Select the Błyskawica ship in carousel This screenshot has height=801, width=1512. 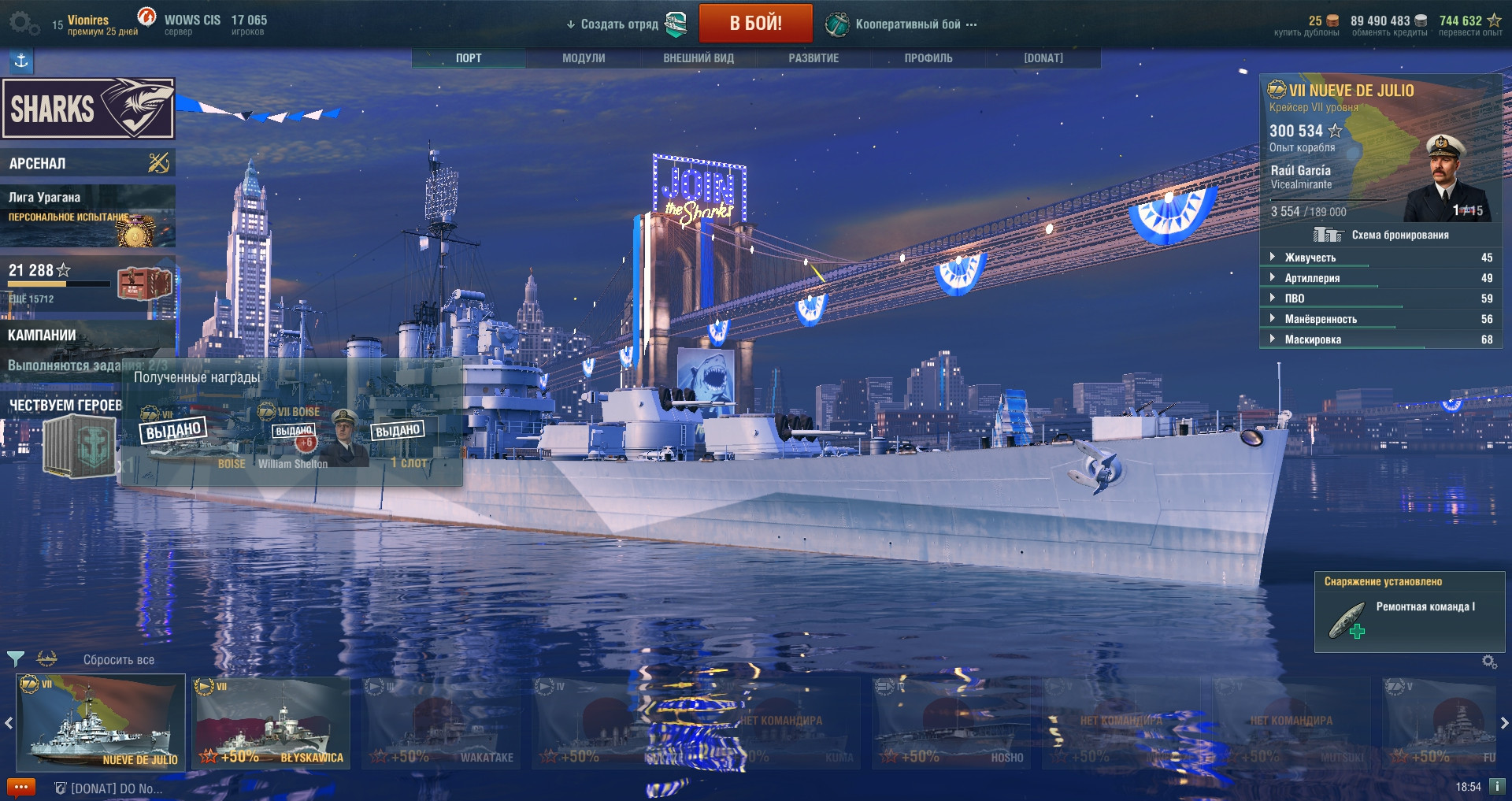271,723
